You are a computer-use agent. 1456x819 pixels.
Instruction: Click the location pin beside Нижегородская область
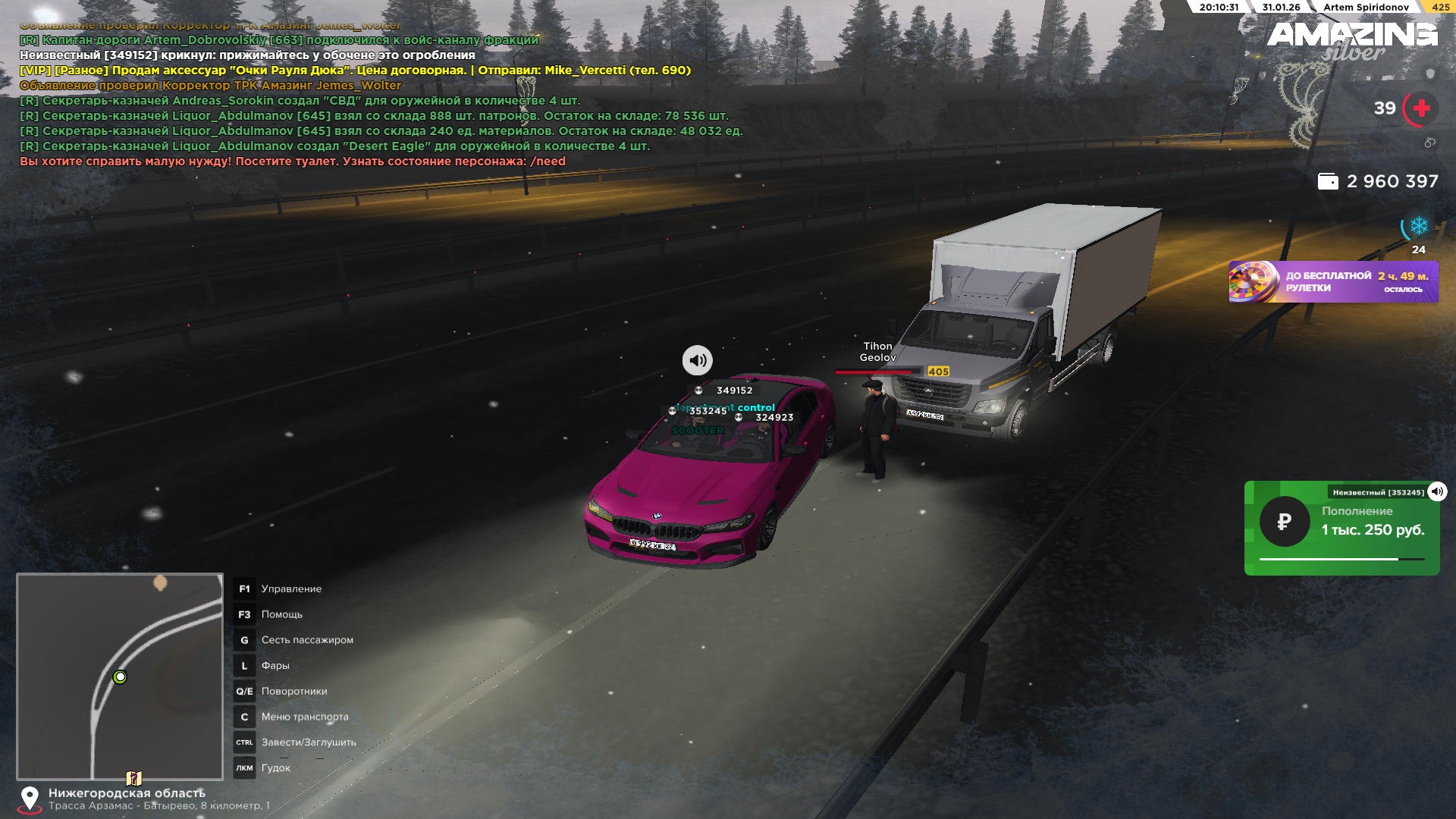[30, 798]
